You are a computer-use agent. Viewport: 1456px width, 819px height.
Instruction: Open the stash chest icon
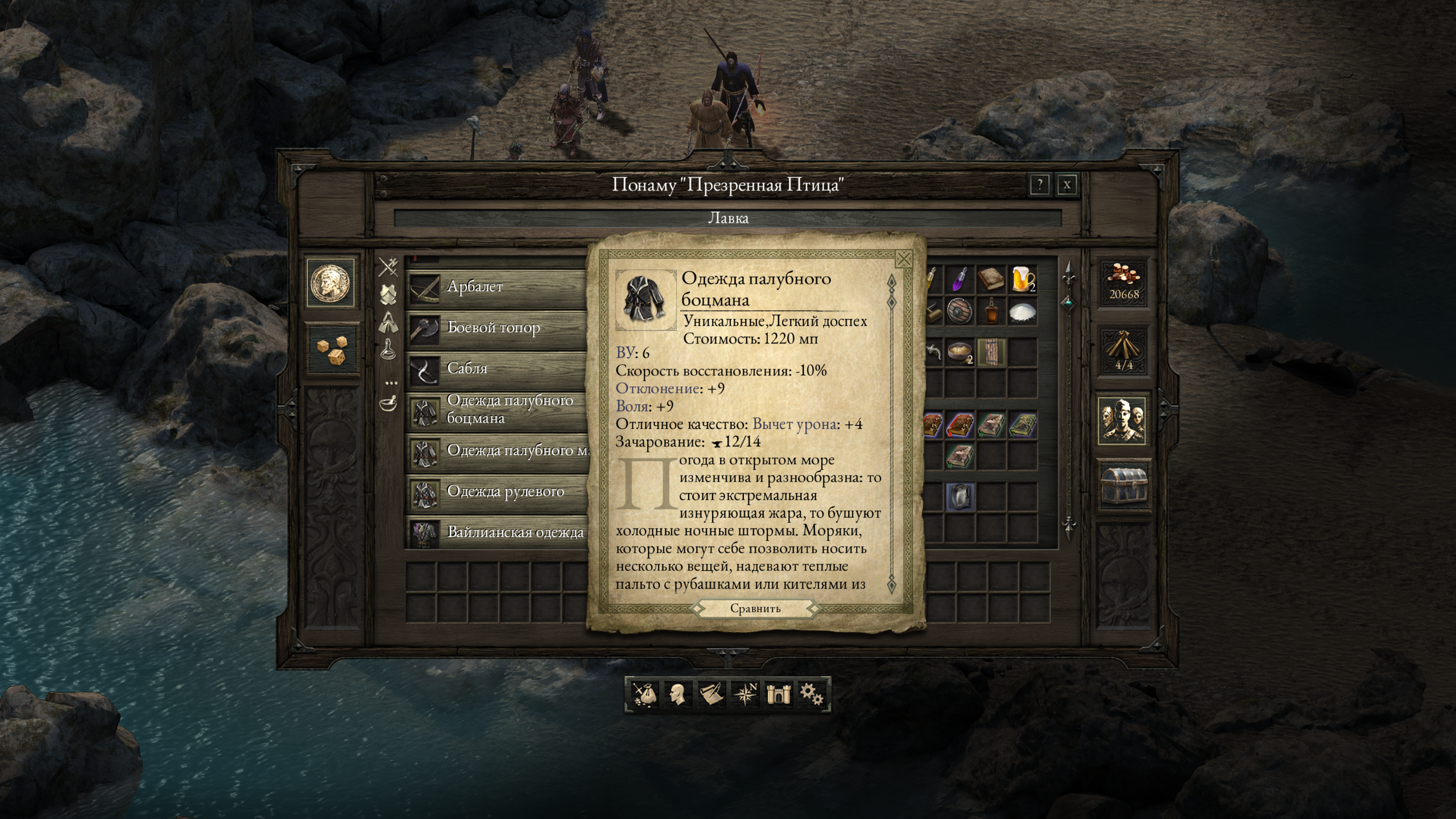click(1122, 485)
